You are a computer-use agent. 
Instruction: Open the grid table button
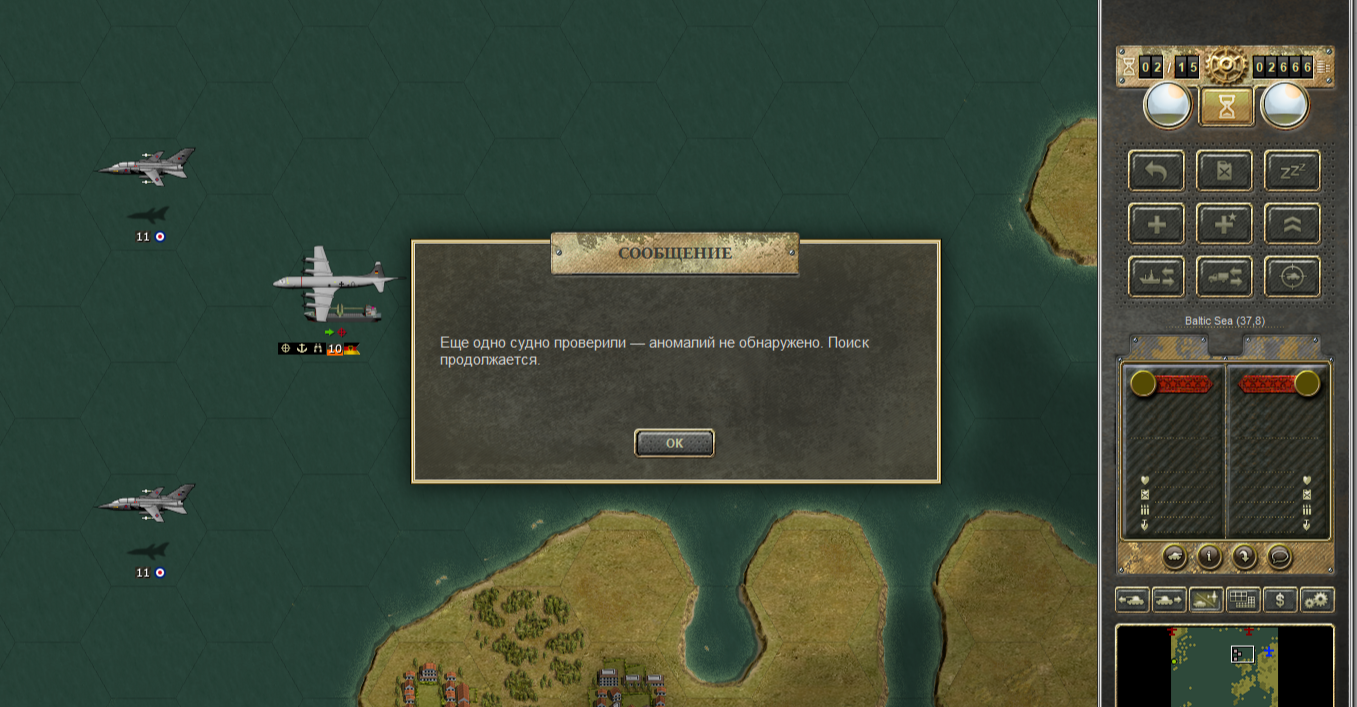click(x=1242, y=600)
